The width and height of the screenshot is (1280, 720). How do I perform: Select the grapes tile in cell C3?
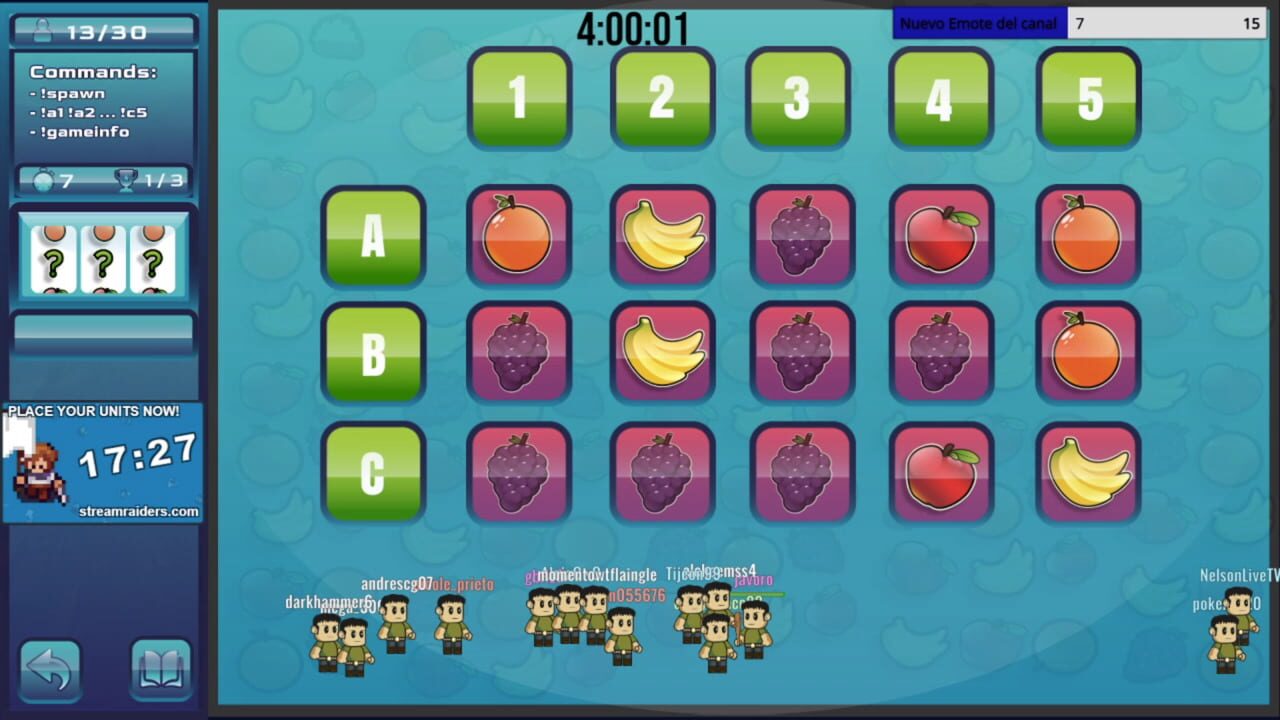(801, 472)
